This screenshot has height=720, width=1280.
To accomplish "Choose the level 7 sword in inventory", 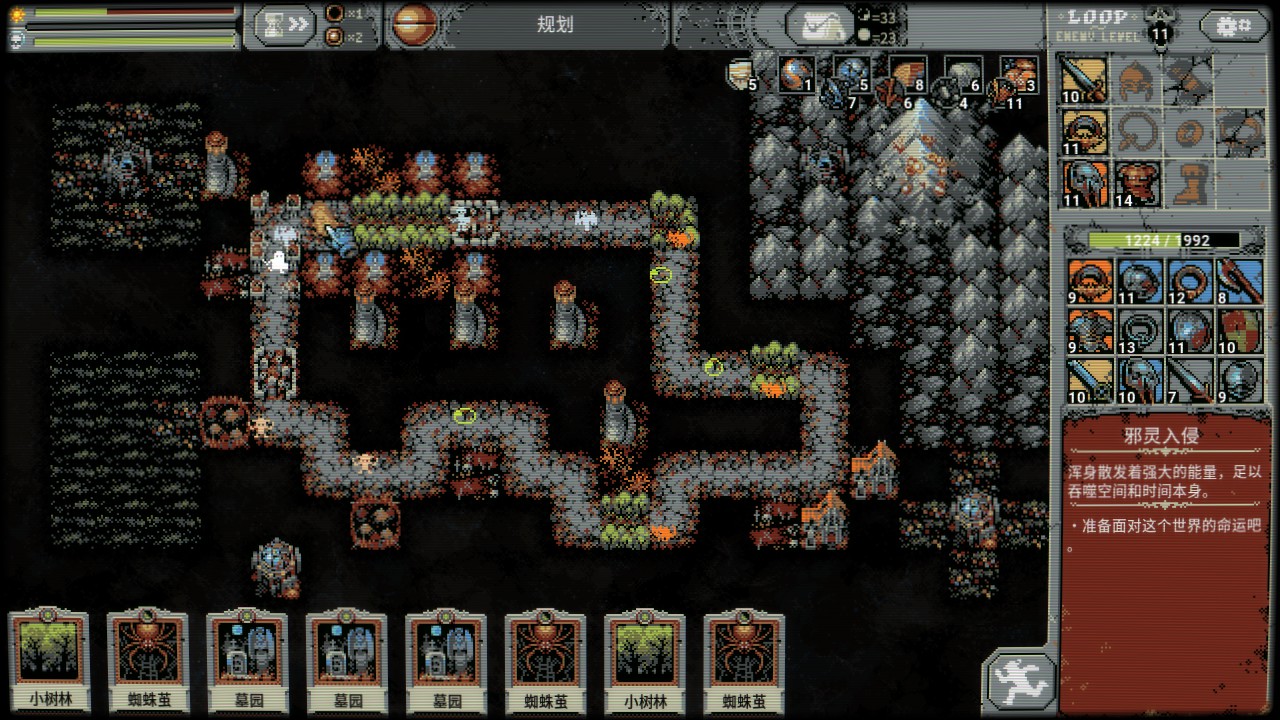I will (1189, 380).
